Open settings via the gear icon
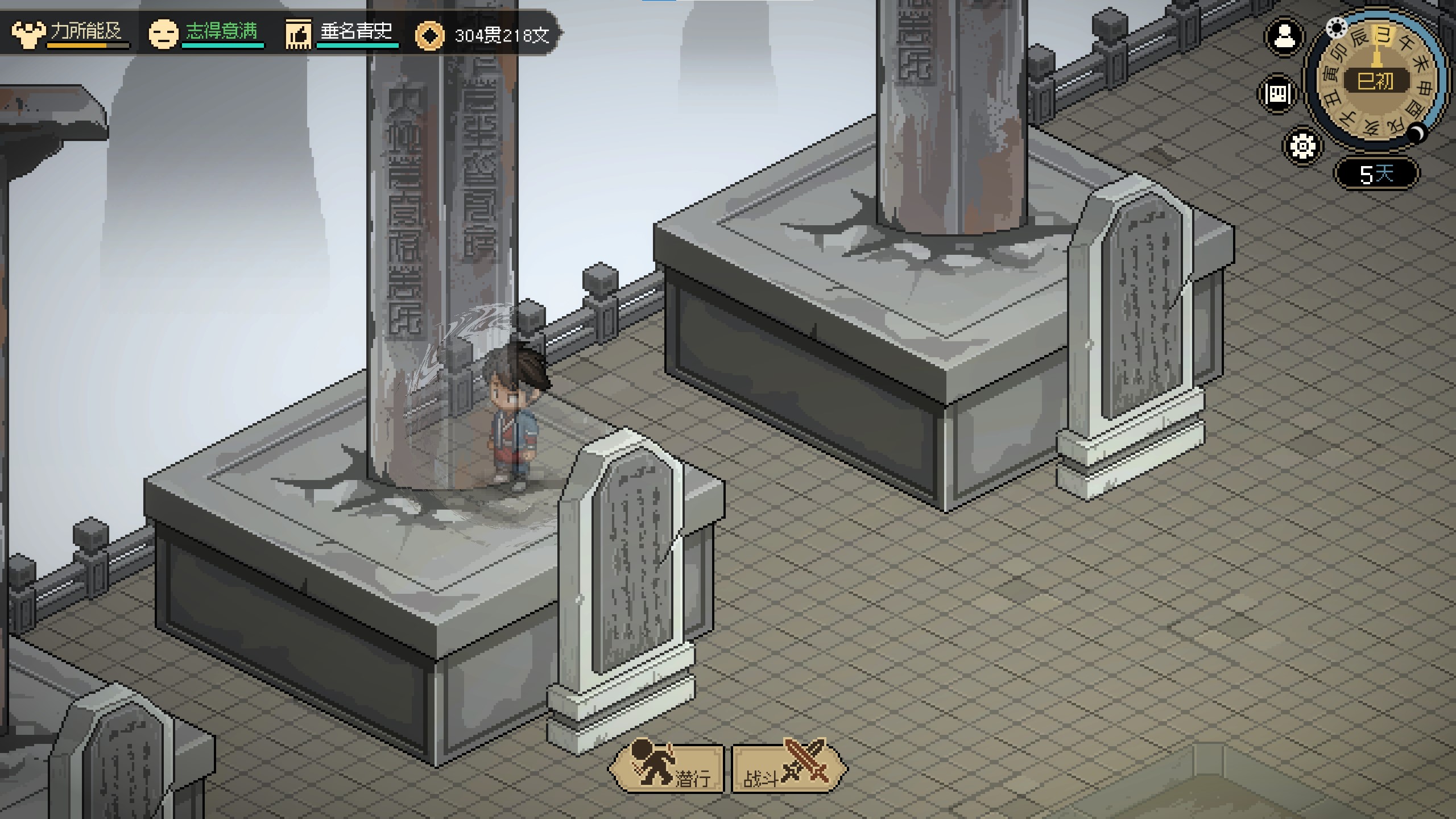The image size is (1456, 819). click(1302, 146)
